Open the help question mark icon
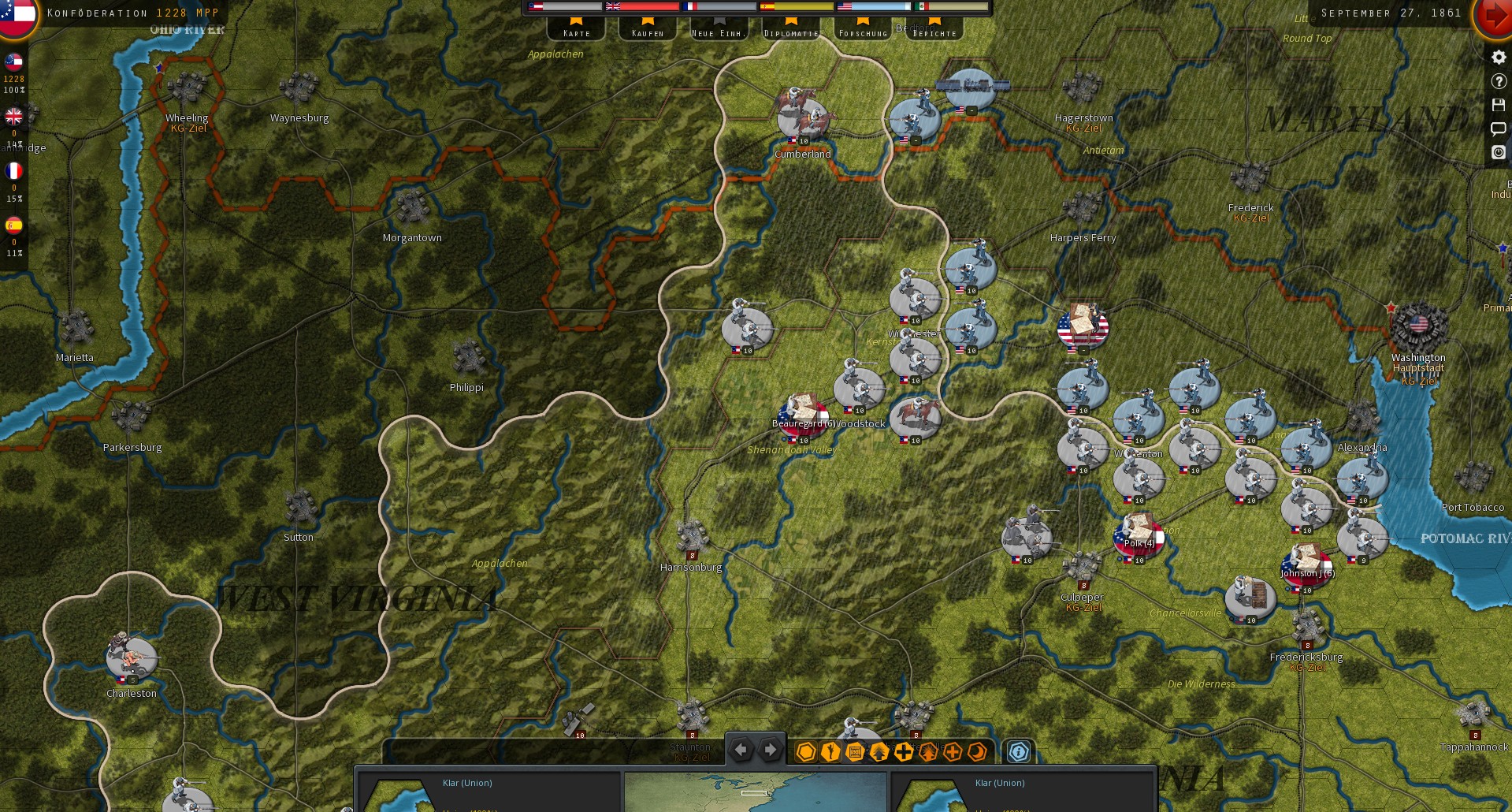Screen dimensions: 1512x812 click(x=1498, y=81)
